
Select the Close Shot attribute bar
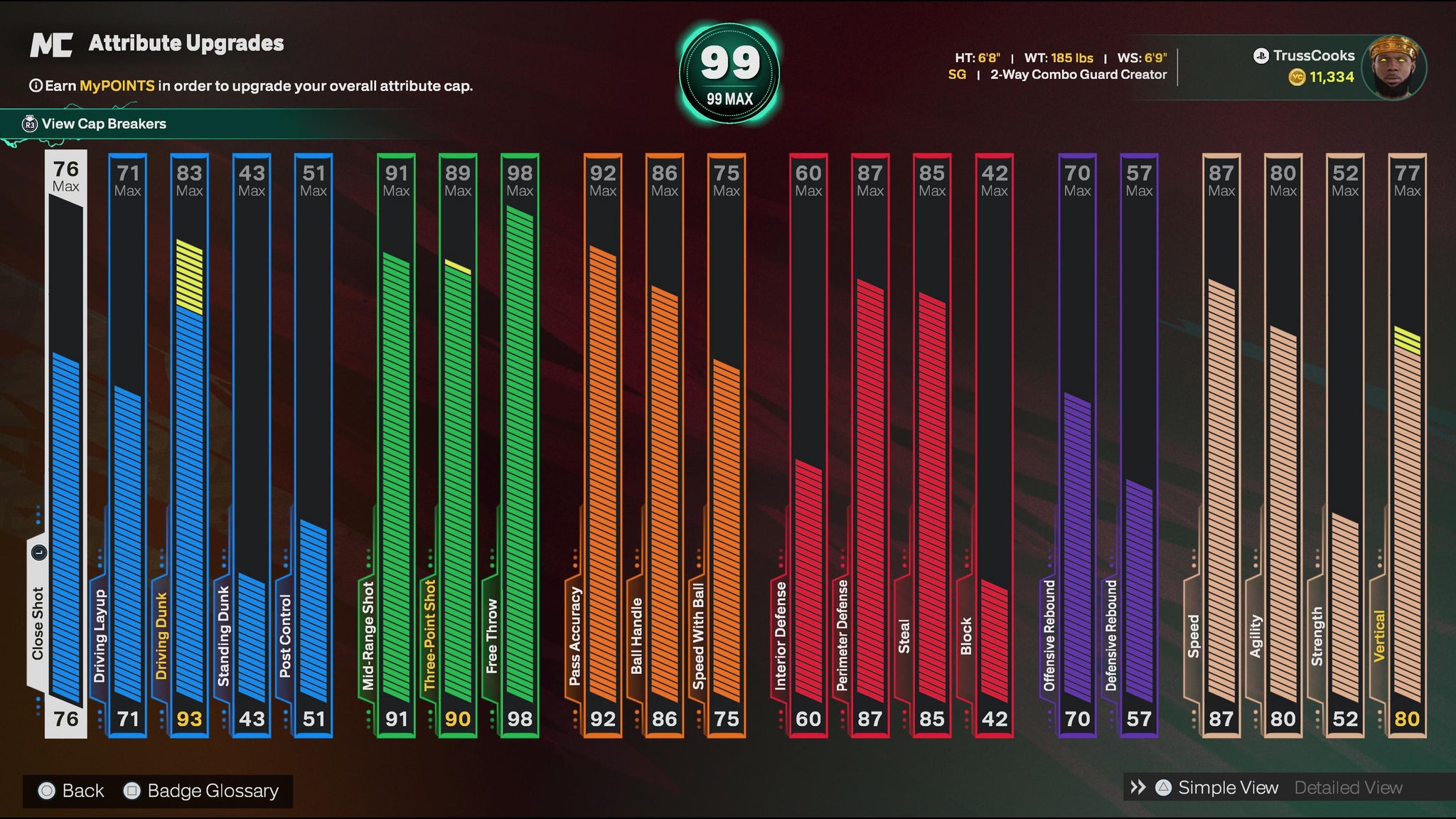66,444
